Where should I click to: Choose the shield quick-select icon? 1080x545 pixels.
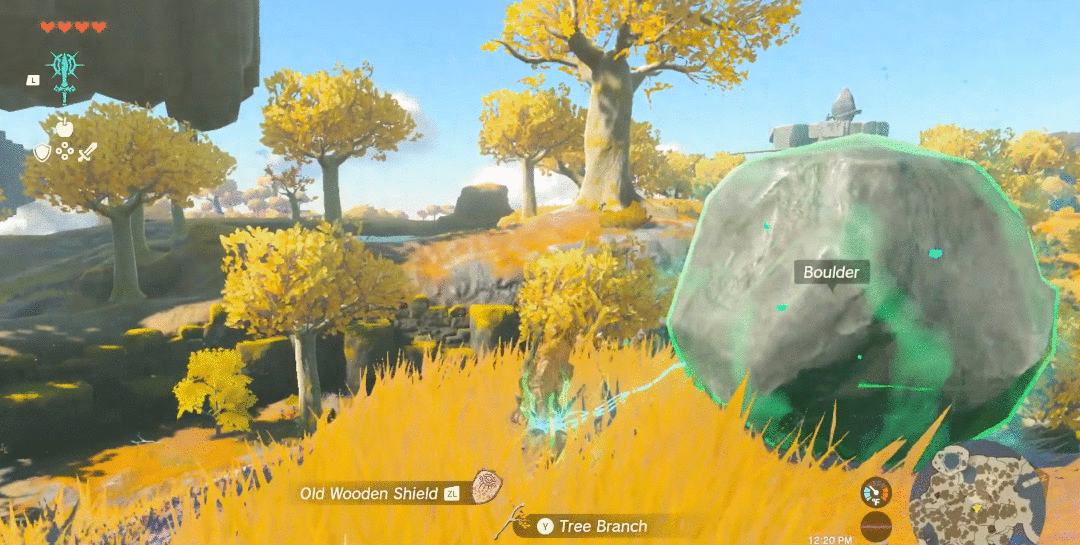click(x=42, y=152)
